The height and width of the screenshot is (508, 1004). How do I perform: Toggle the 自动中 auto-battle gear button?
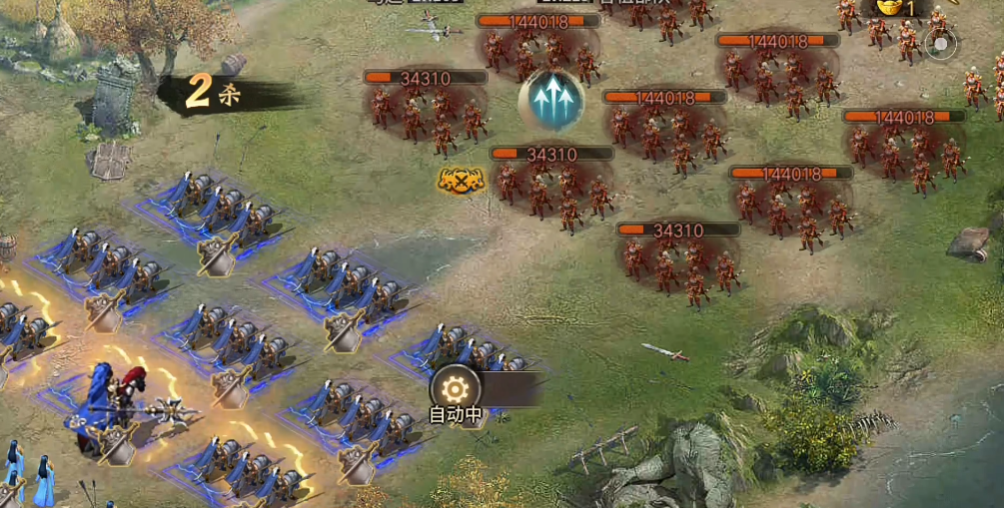coord(455,389)
